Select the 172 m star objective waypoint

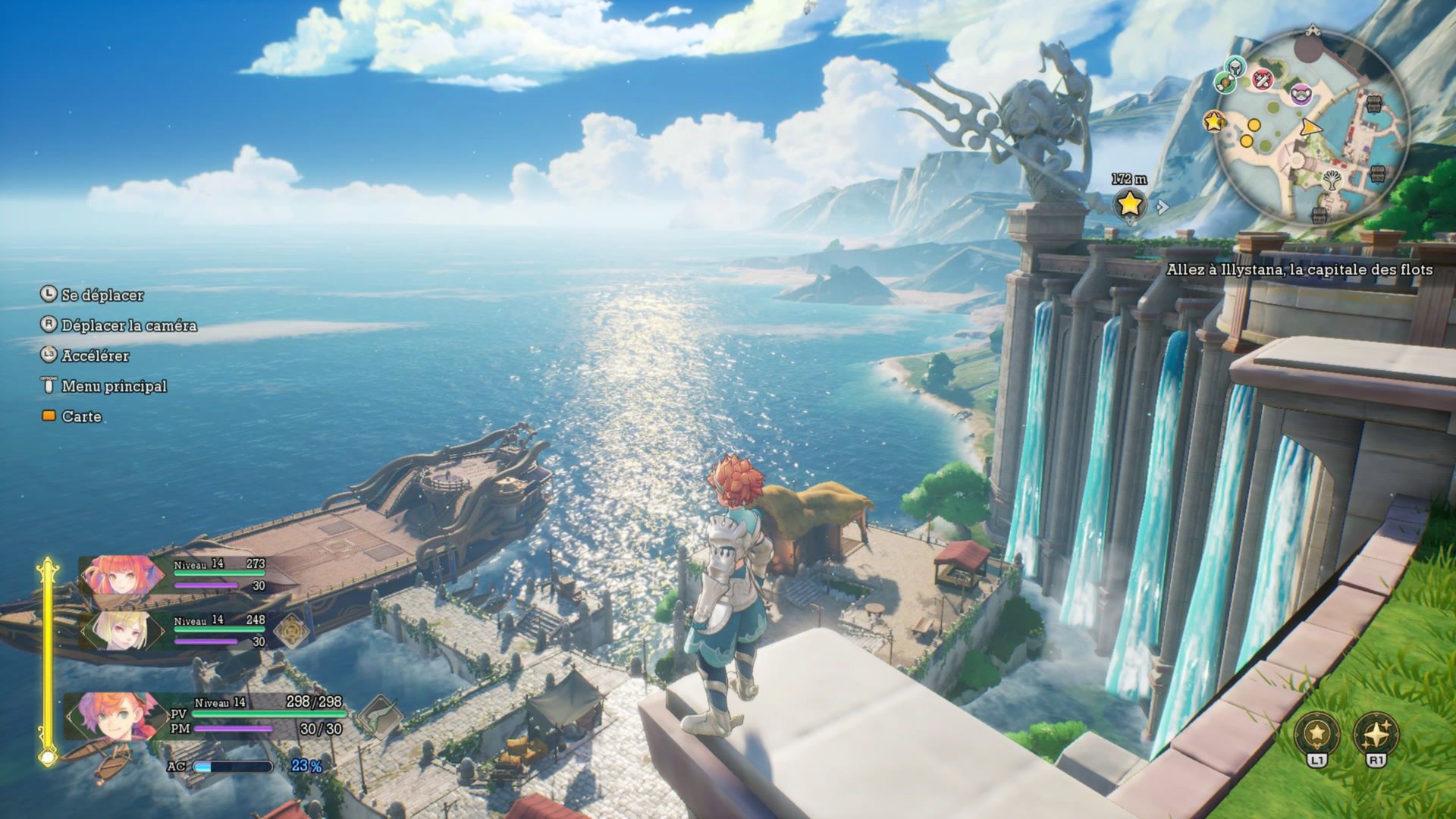[x=1129, y=203]
